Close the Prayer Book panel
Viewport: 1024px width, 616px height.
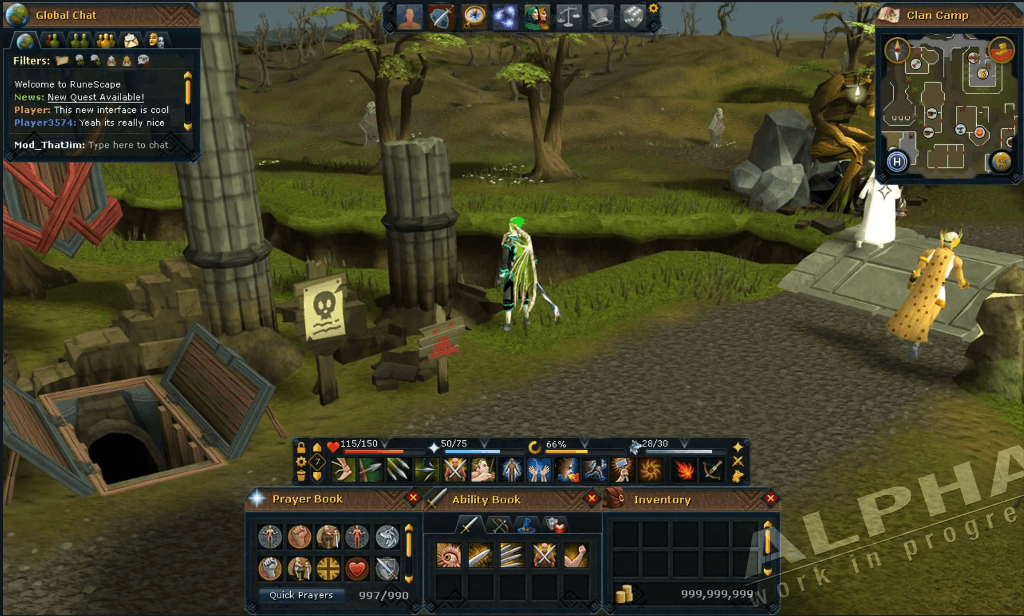click(413, 497)
